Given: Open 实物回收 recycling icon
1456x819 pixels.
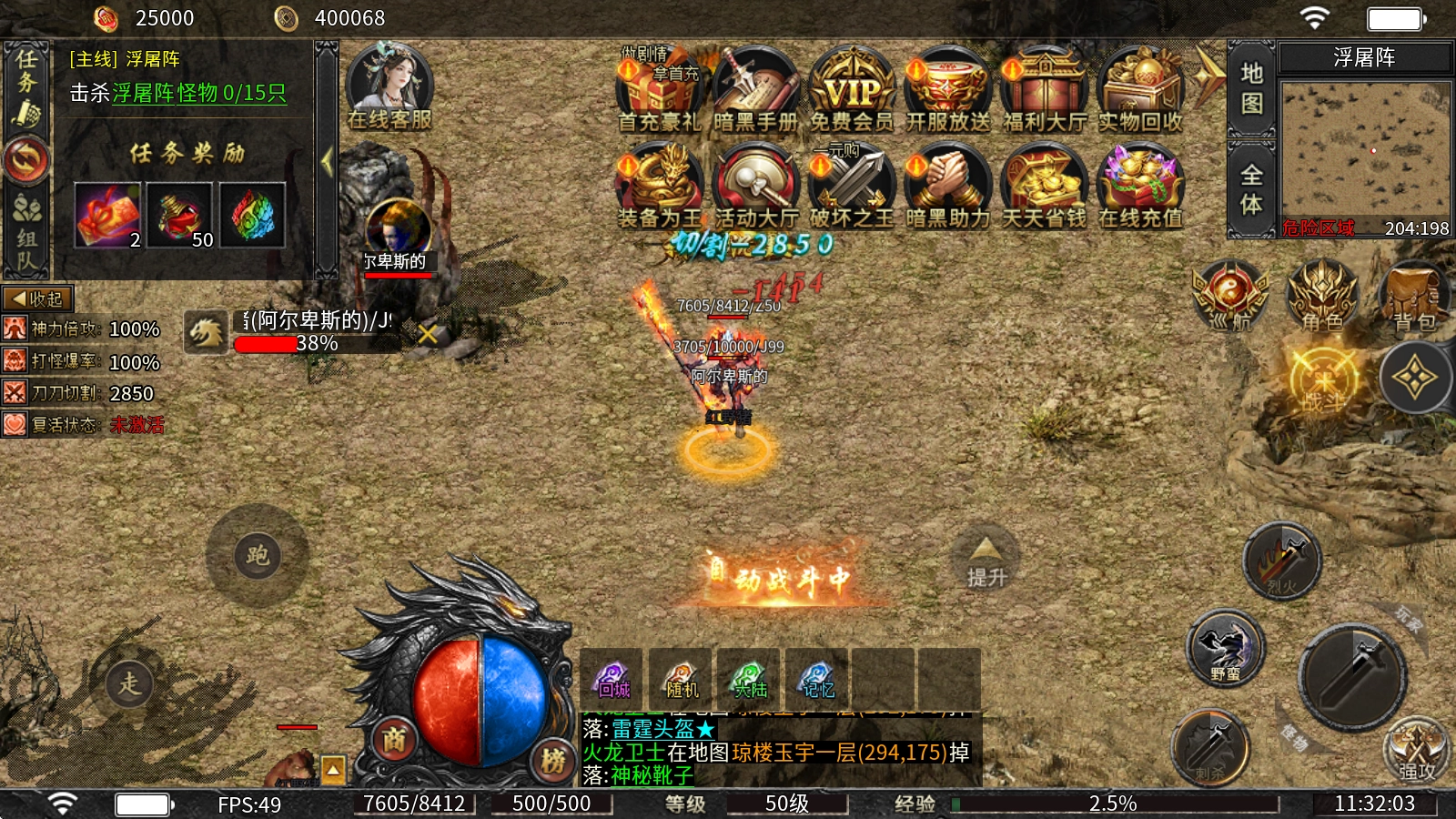Looking at the screenshot, I should click(x=1140, y=91).
